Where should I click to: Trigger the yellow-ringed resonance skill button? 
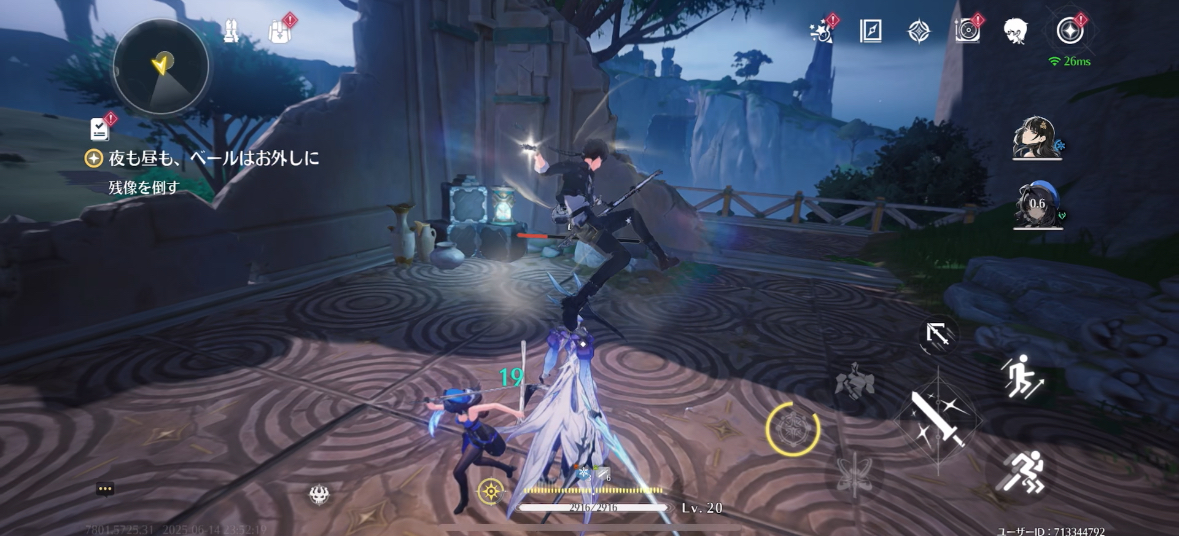coord(793,430)
